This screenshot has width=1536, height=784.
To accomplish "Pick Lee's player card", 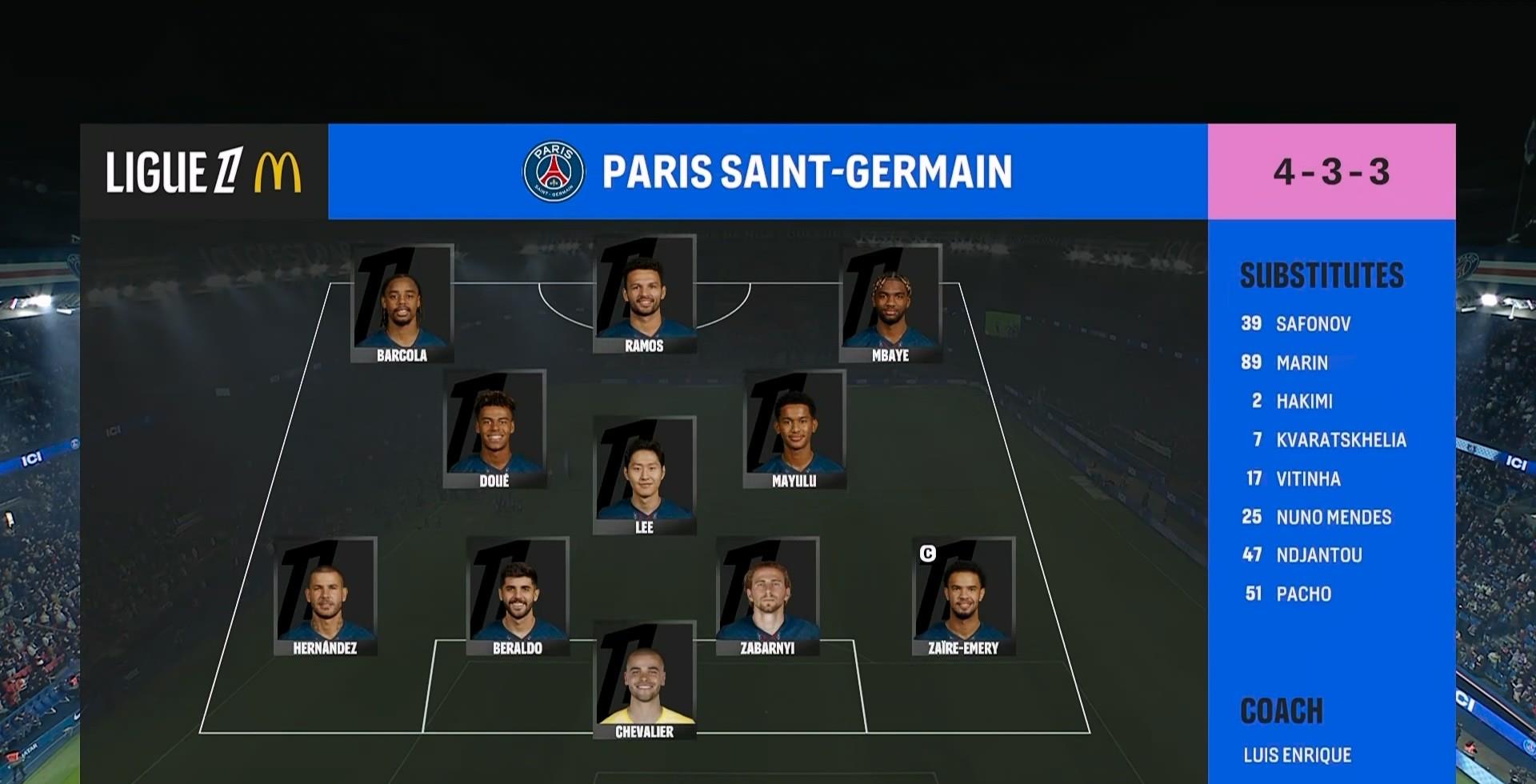I will tap(644, 475).
